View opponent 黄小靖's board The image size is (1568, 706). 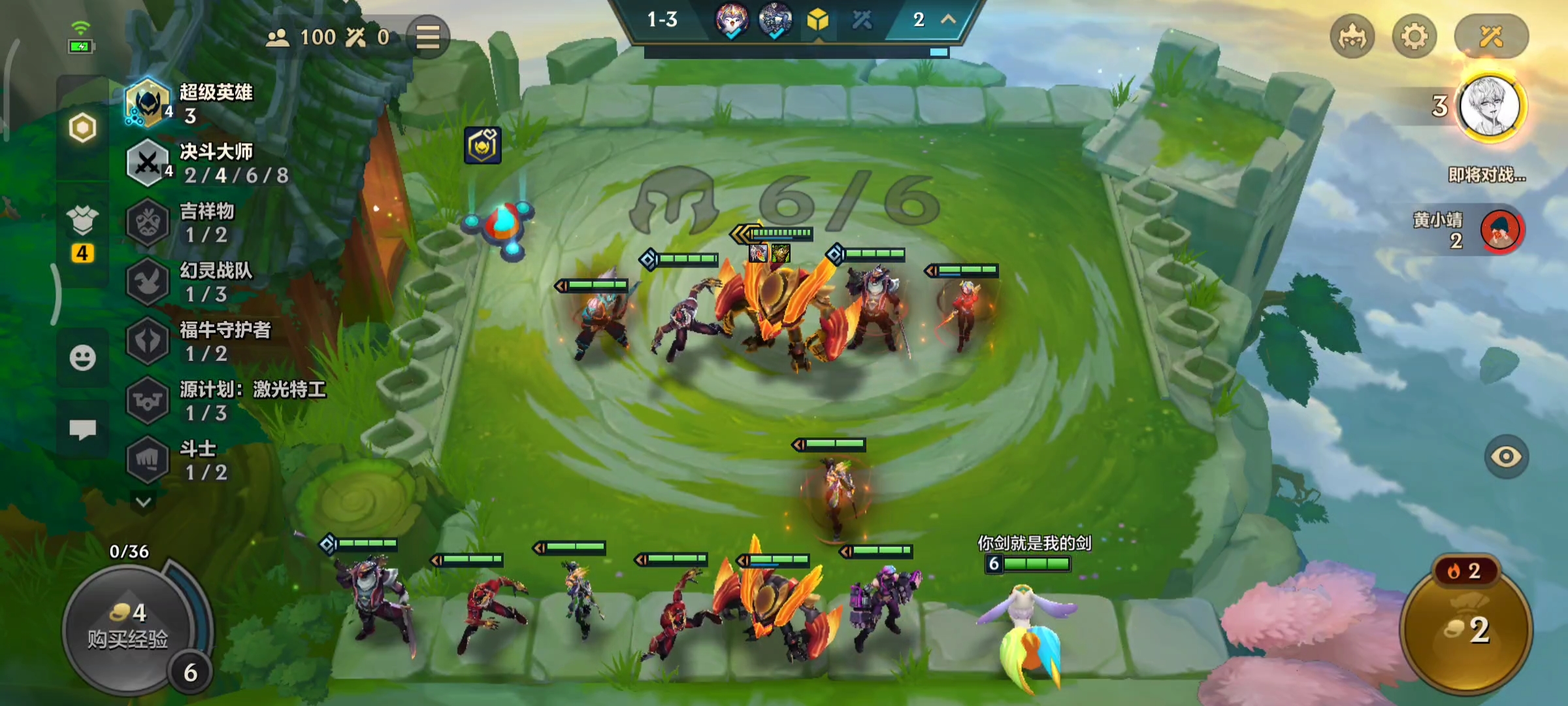tap(1501, 230)
